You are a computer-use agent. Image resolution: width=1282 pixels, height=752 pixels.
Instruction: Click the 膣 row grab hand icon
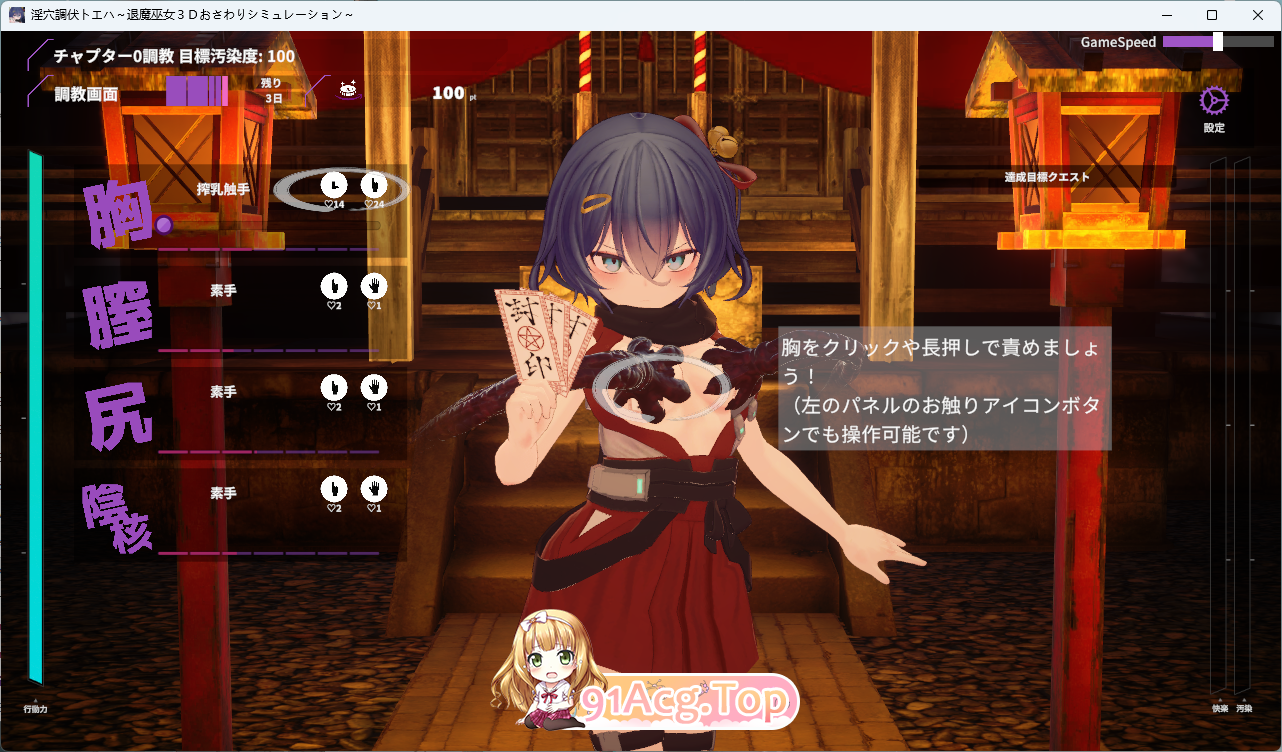374,288
